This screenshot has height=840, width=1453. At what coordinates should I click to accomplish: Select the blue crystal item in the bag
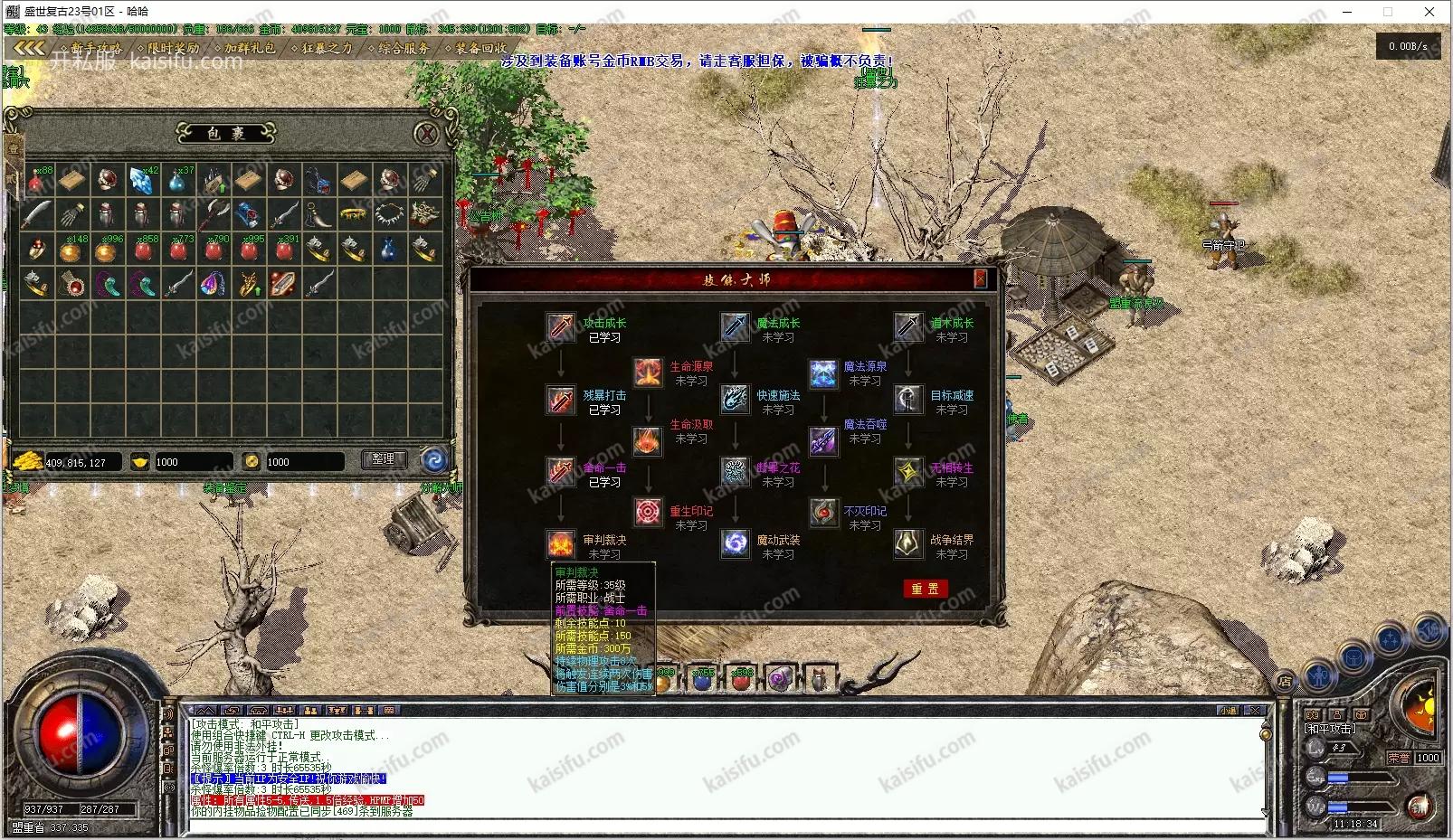pos(141,181)
